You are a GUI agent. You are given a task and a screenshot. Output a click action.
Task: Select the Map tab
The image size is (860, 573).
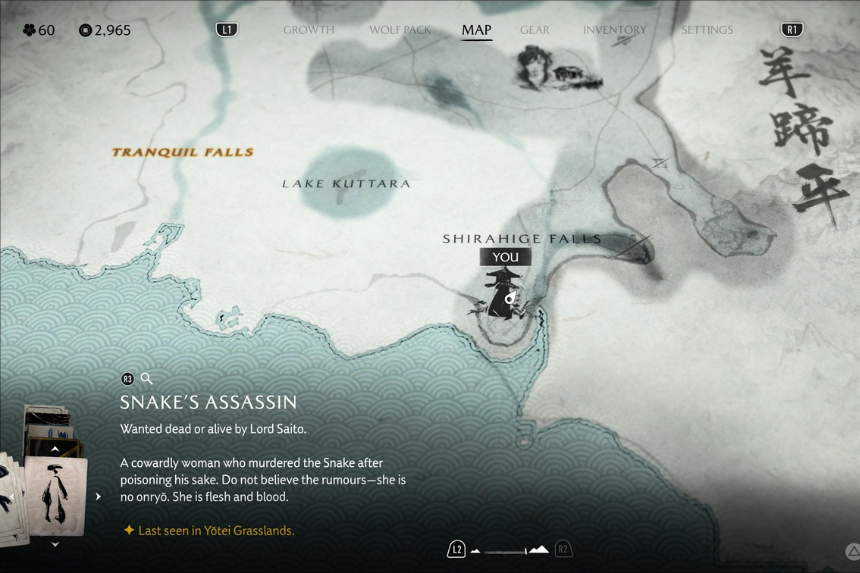pyautogui.click(x=476, y=30)
